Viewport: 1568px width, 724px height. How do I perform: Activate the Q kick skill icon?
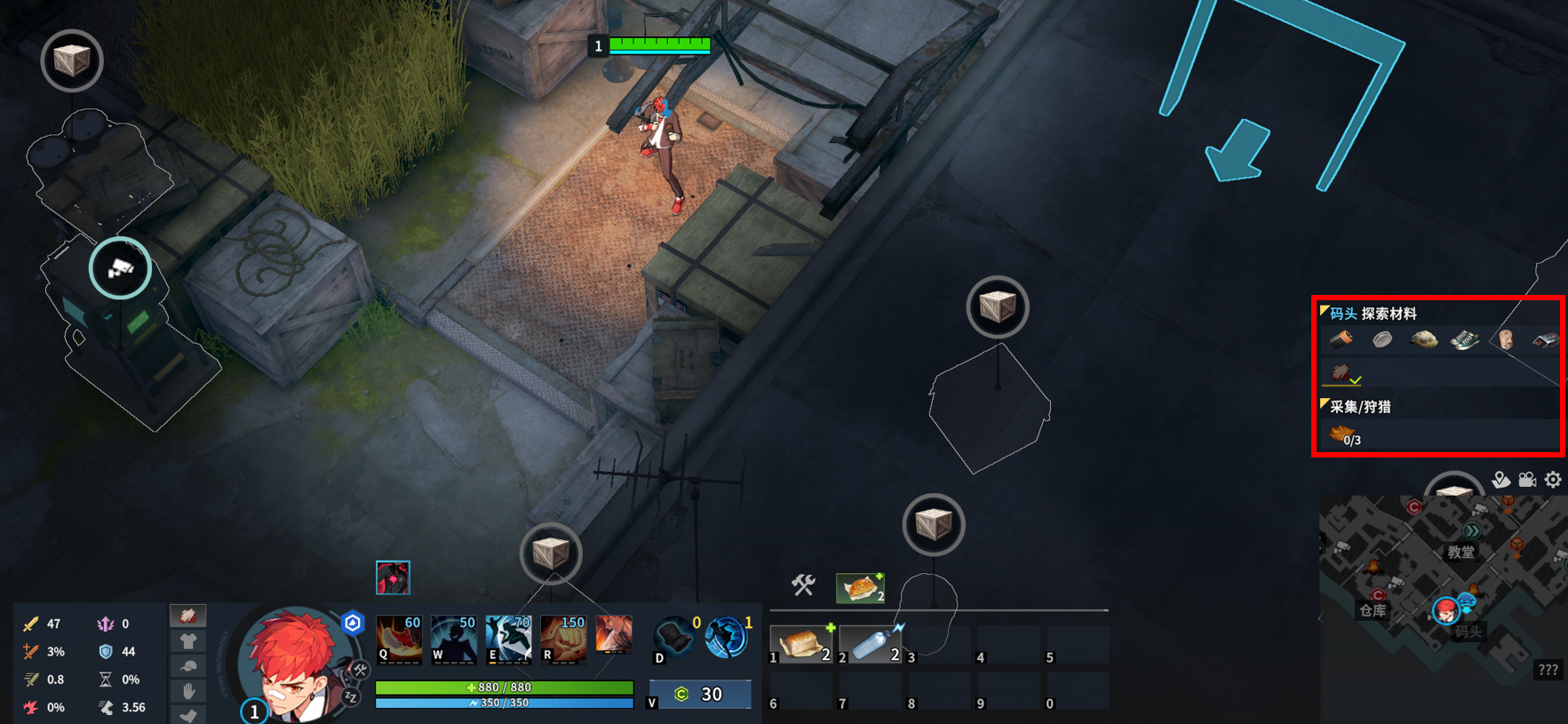click(399, 640)
